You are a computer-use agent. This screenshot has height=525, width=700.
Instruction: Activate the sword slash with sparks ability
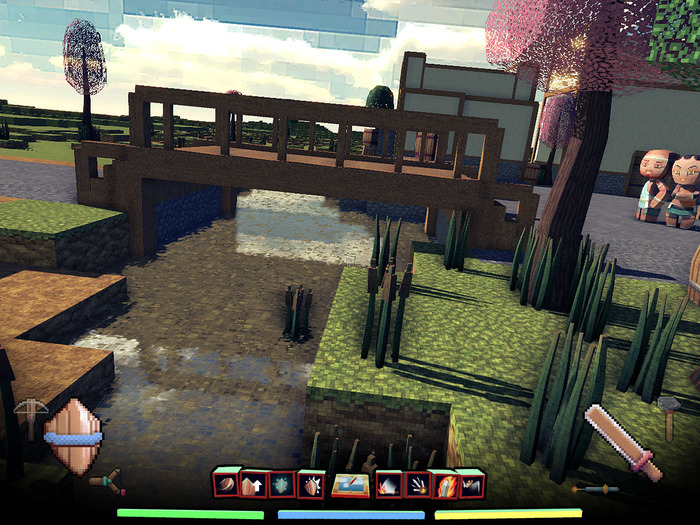(x=389, y=485)
